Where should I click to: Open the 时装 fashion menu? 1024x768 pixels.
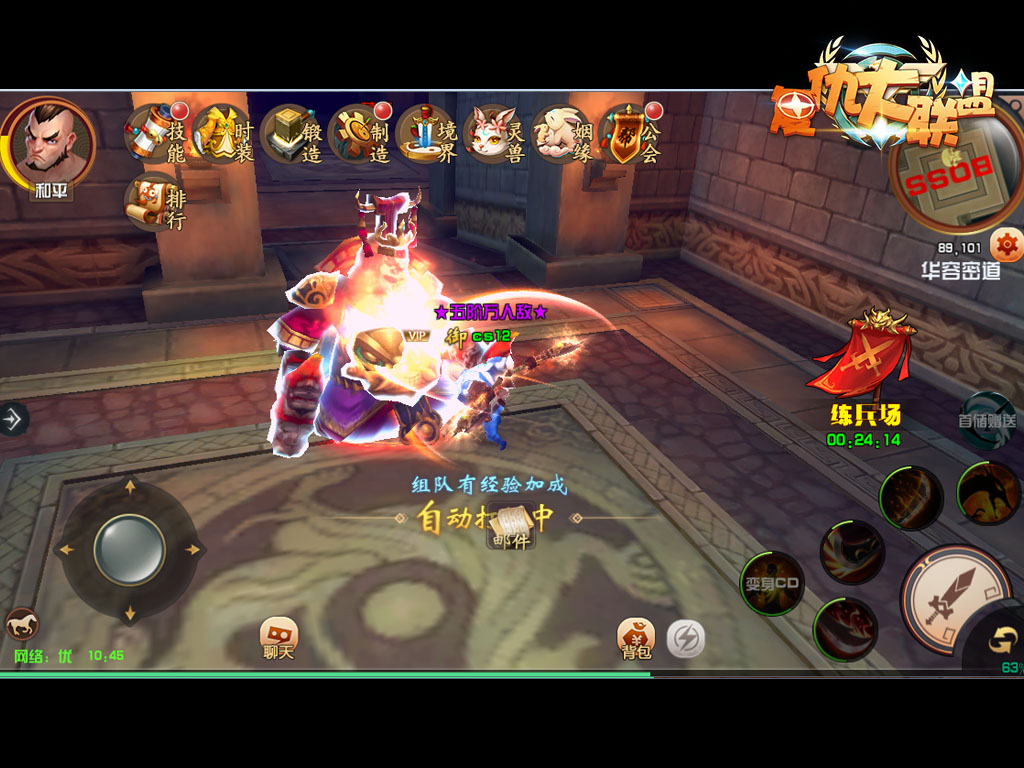point(223,135)
